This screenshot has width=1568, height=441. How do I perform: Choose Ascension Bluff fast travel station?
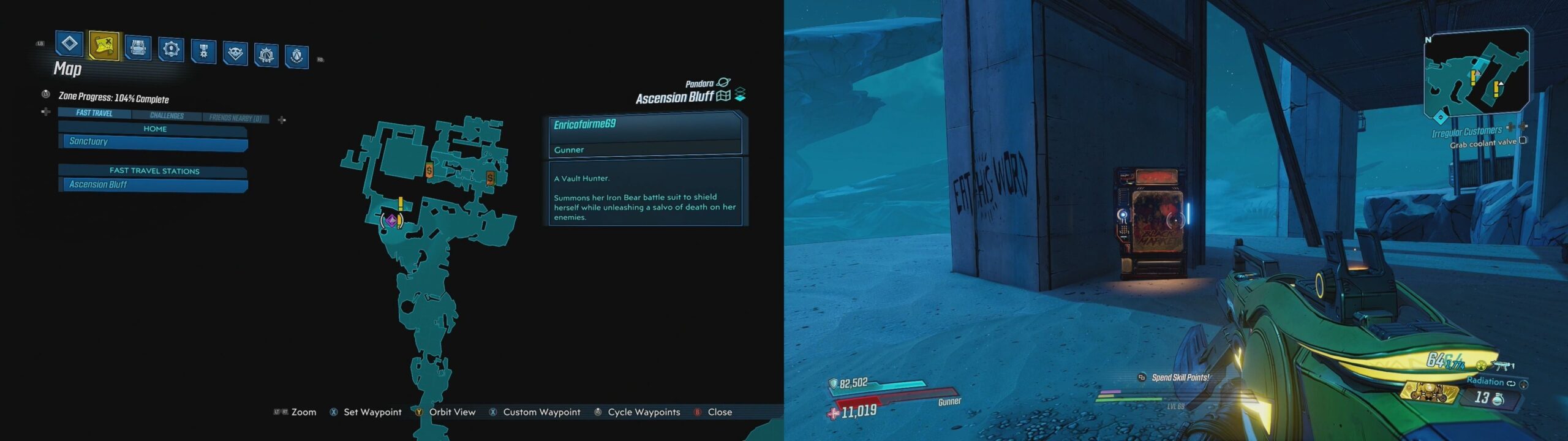(153, 185)
